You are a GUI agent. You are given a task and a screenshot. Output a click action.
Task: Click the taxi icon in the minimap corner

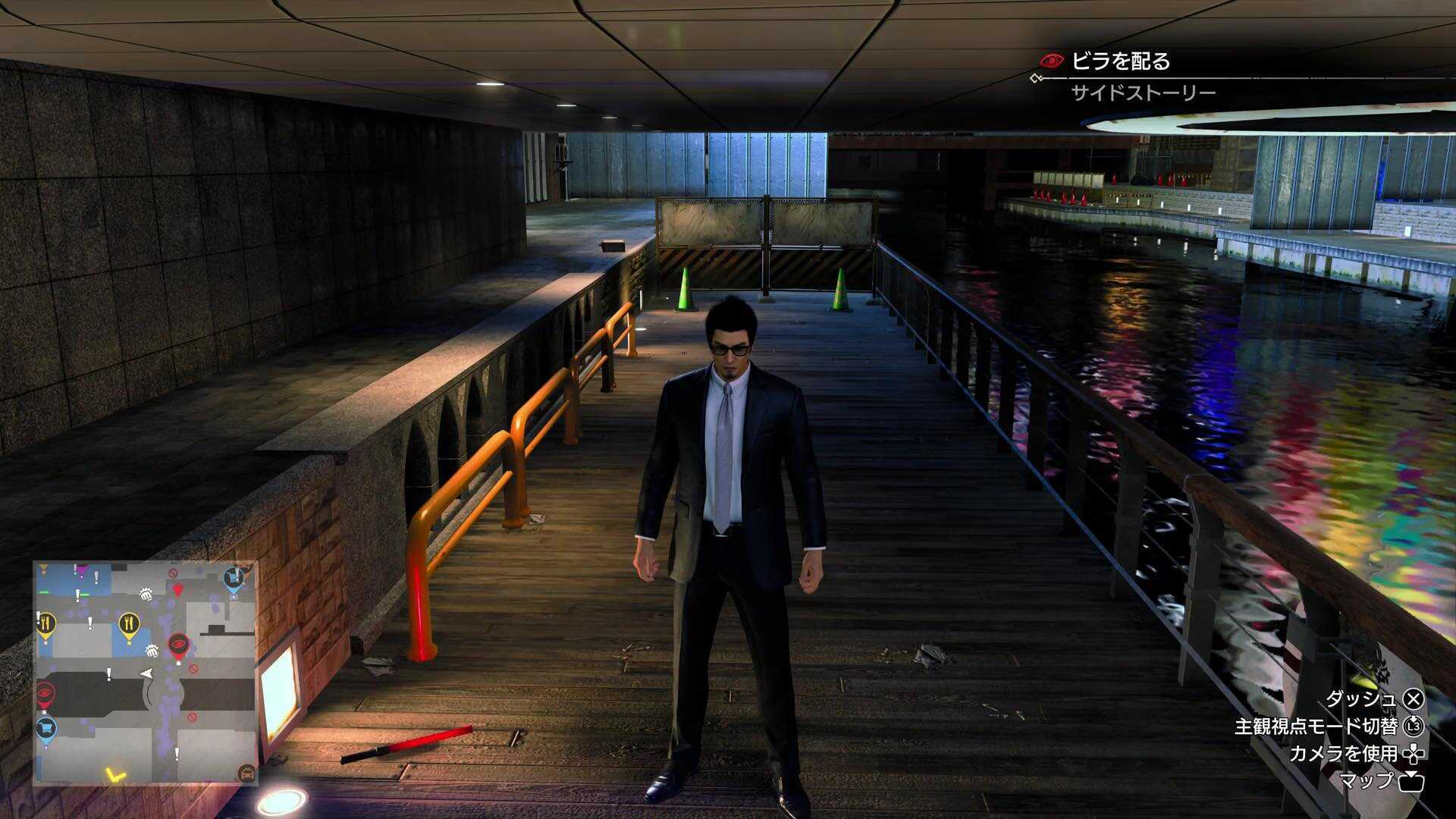coord(247,773)
